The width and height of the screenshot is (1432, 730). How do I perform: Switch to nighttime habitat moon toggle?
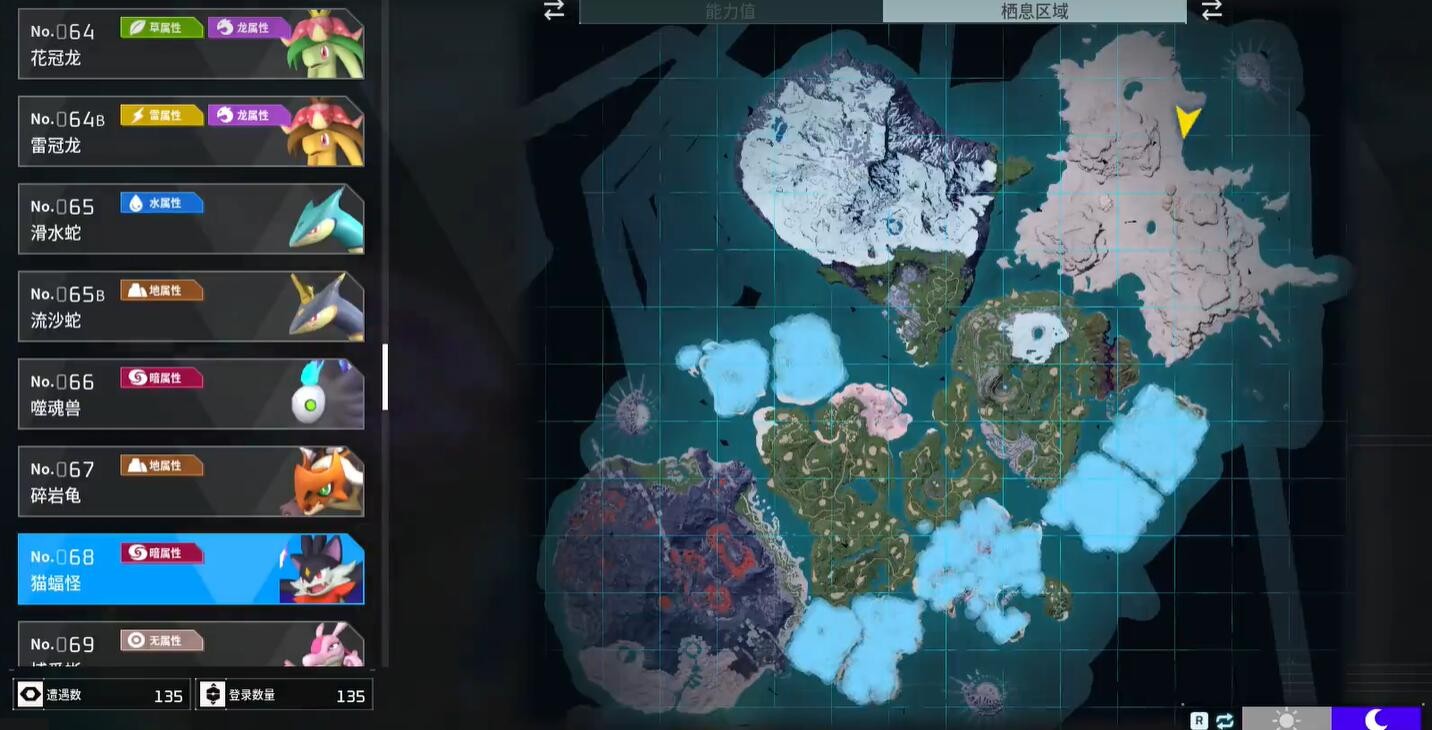pos(1376,718)
